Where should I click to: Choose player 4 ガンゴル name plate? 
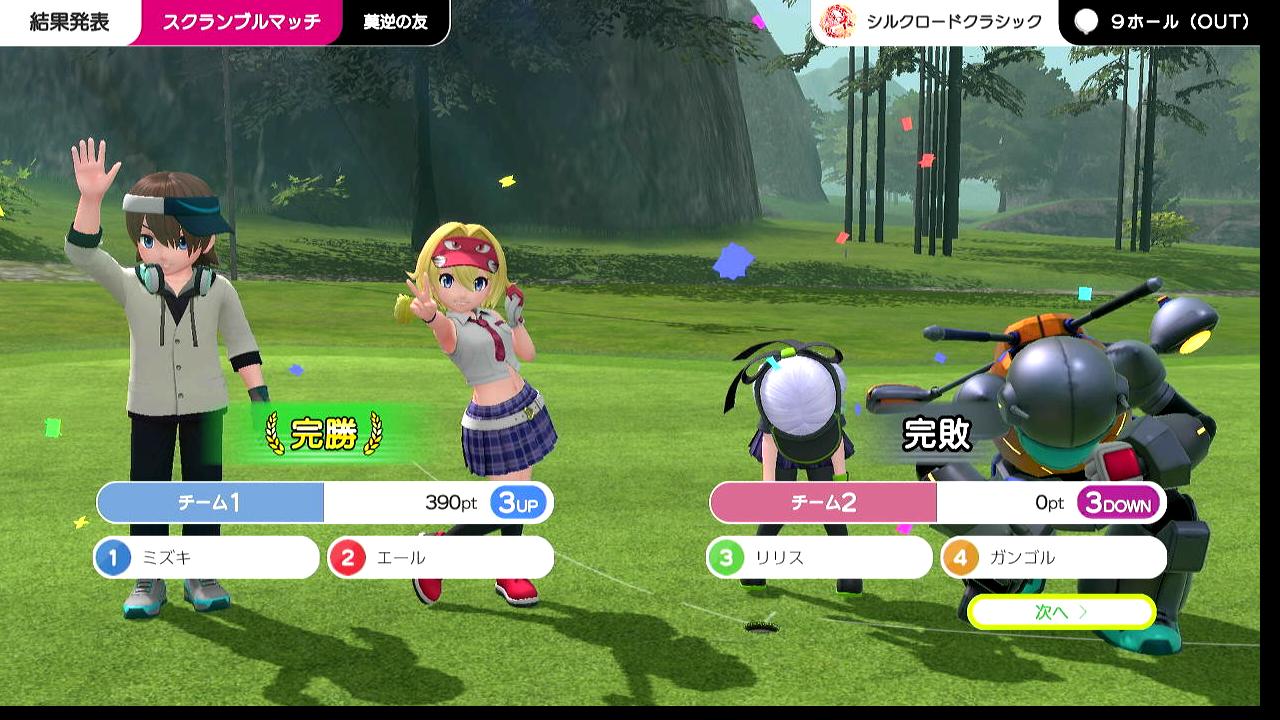point(1053,558)
